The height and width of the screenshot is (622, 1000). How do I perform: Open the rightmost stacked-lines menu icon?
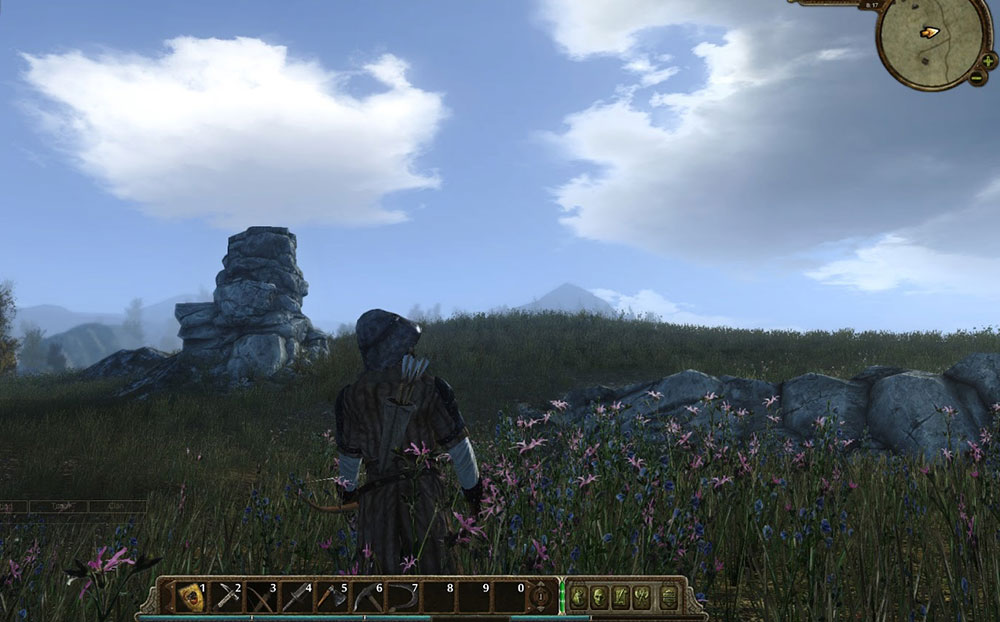click(x=668, y=597)
